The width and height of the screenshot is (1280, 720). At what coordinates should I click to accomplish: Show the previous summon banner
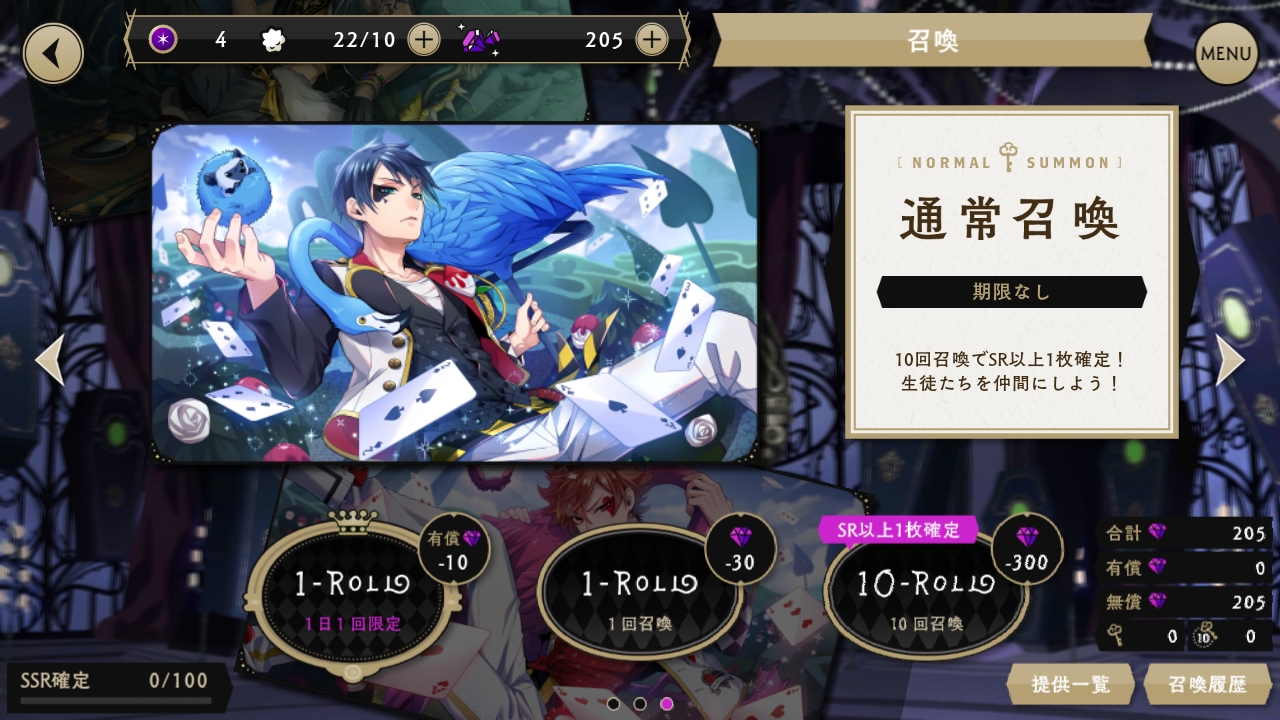50,360
